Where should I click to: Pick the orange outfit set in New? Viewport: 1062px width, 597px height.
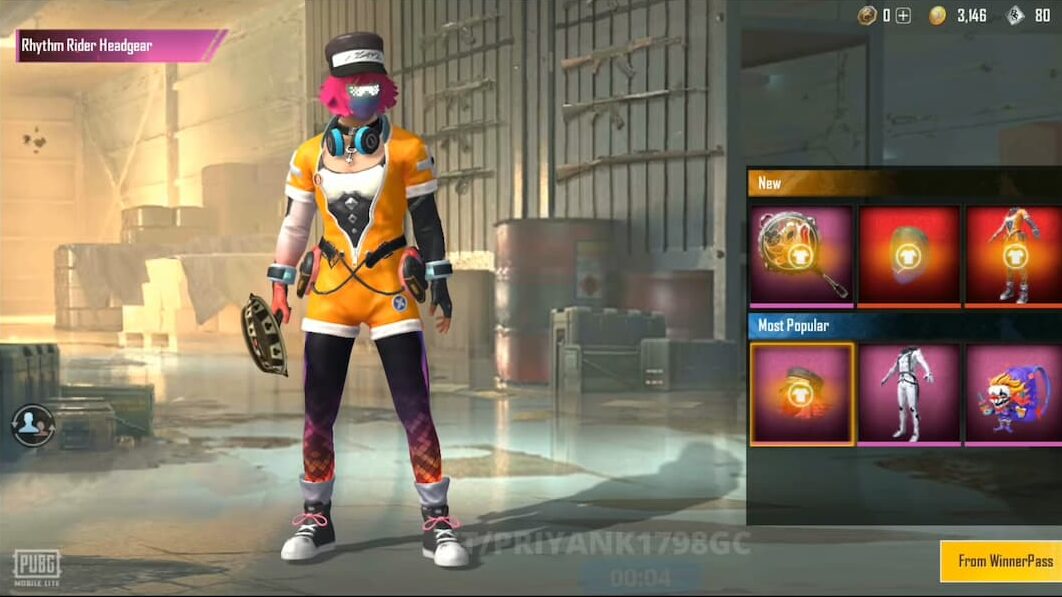pyautogui.click(x=1012, y=255)
